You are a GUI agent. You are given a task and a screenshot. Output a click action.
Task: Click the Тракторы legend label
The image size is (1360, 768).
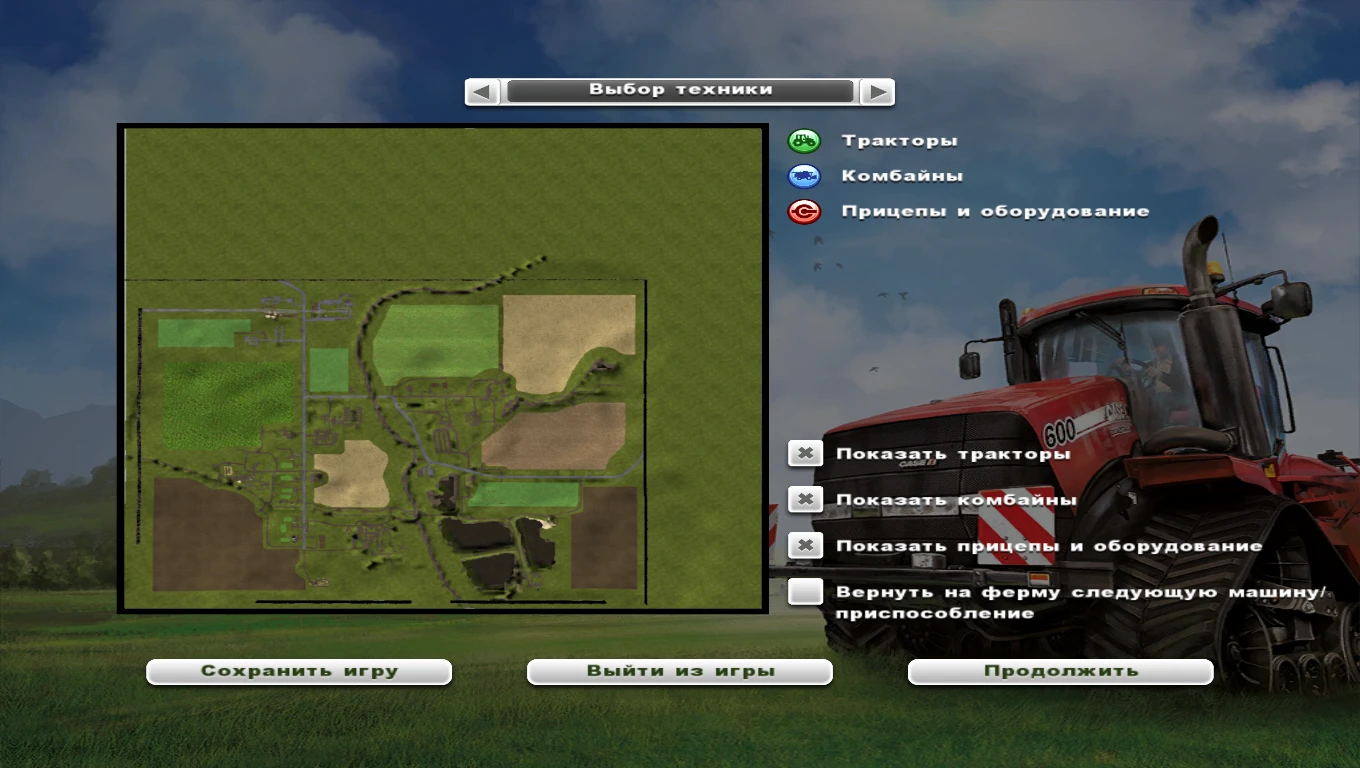[x=899, y=140]
